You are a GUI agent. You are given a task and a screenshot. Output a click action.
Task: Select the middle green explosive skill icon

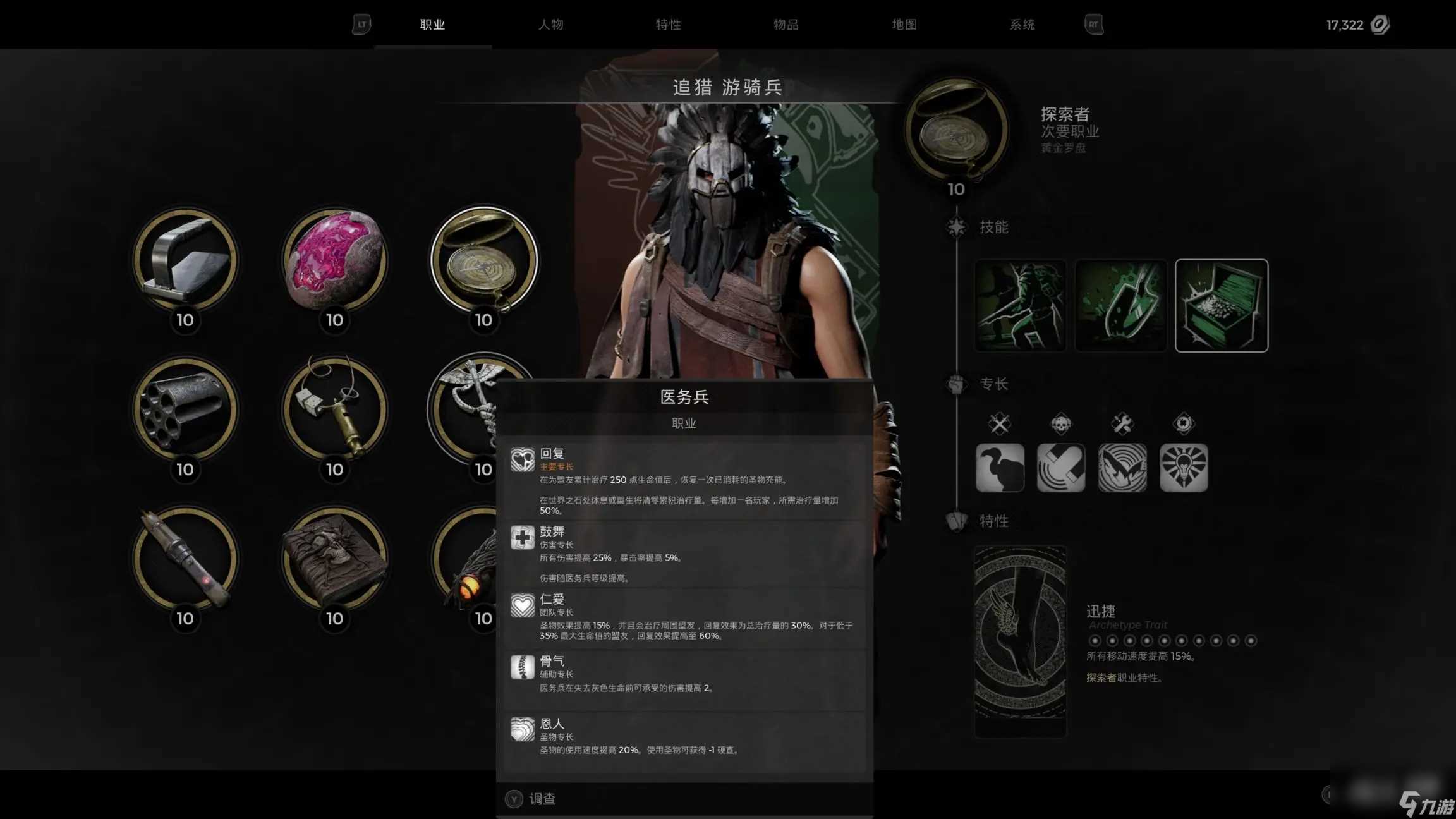click(1120, 305)
